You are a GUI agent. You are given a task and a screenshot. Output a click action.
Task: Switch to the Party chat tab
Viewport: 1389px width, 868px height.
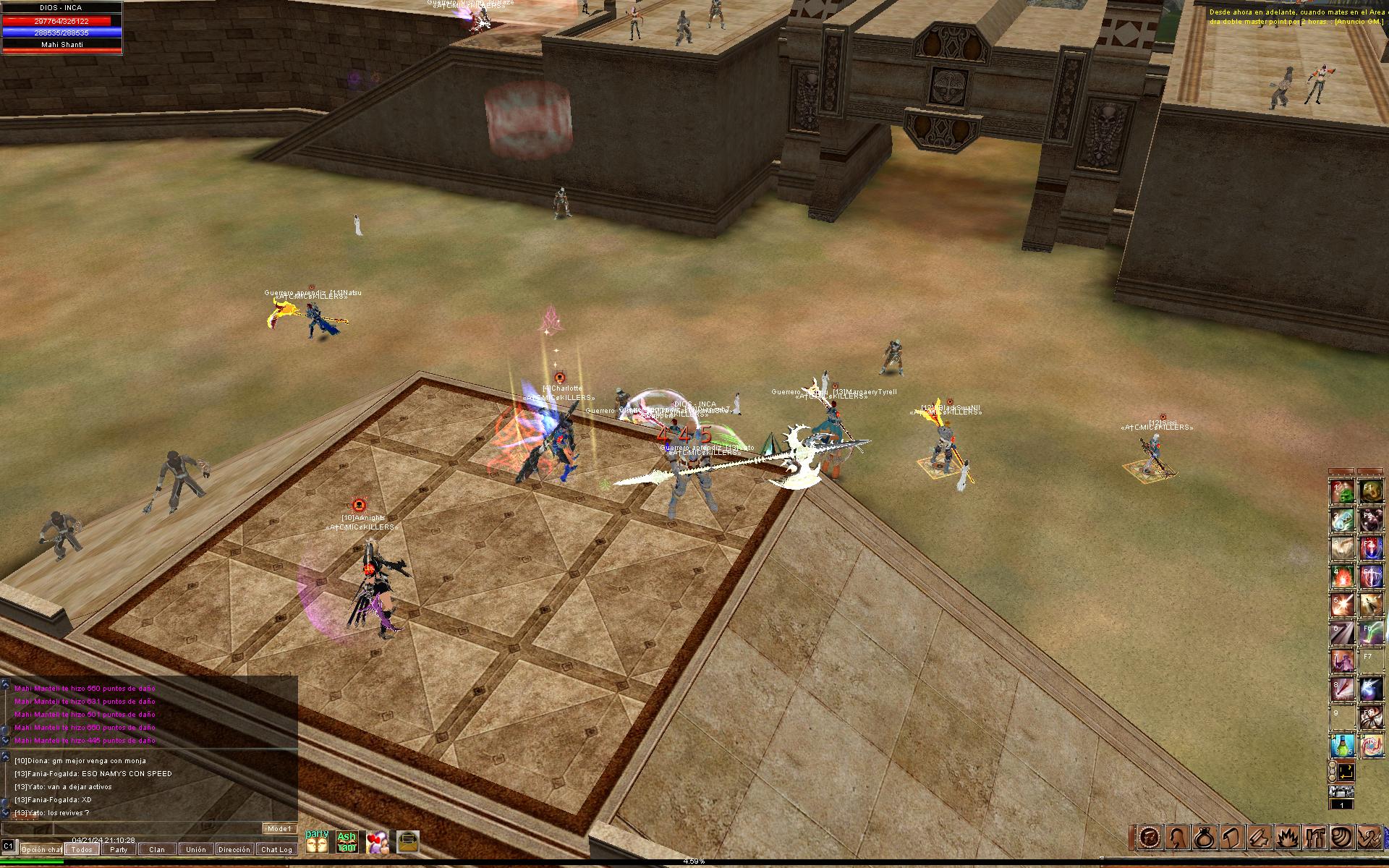(119, 850)
